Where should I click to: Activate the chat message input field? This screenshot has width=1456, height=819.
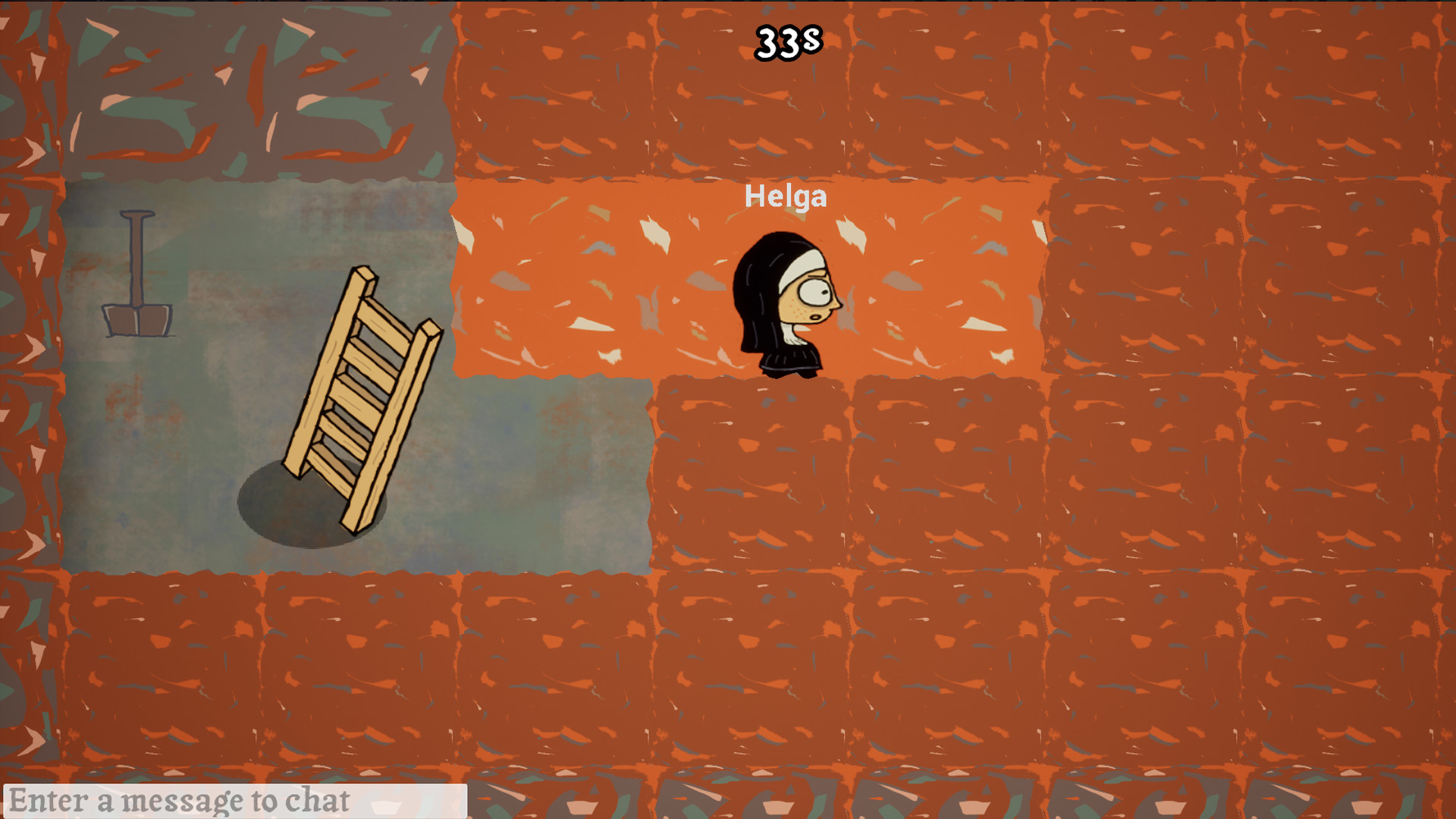click(235, 798)
